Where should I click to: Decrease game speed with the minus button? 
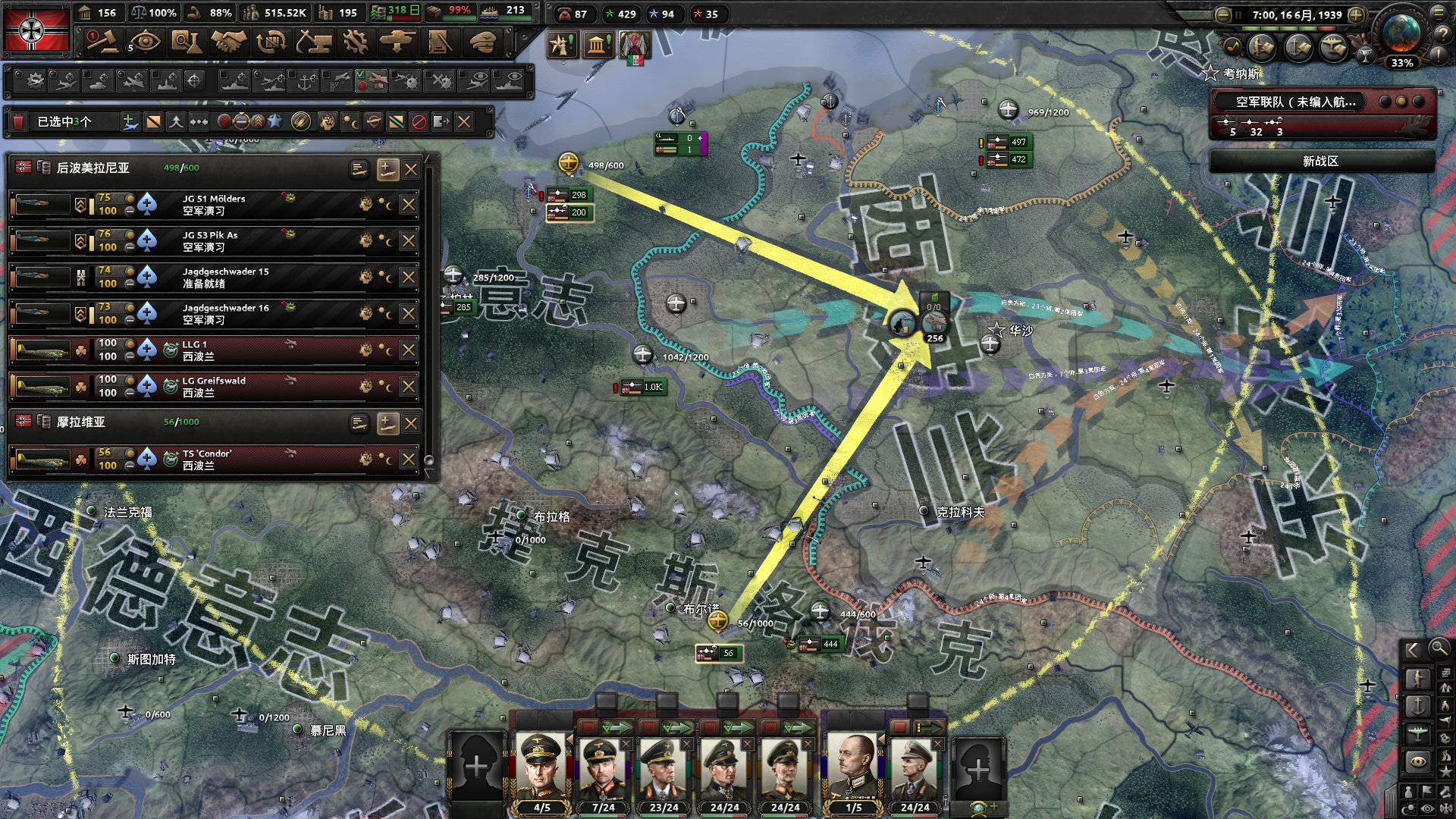(x=1222, y=15)
